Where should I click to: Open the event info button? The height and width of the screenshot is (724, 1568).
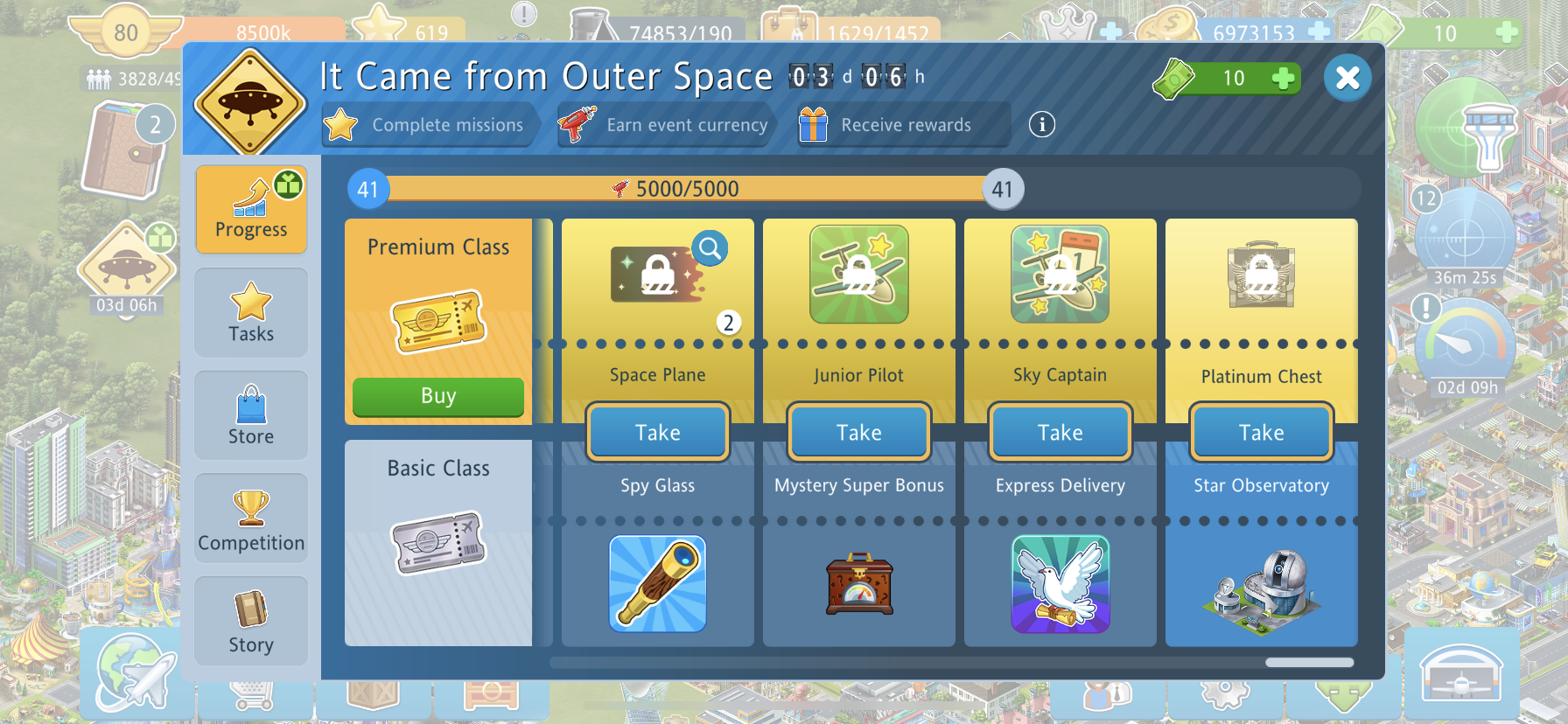(x=1041, y=124)
